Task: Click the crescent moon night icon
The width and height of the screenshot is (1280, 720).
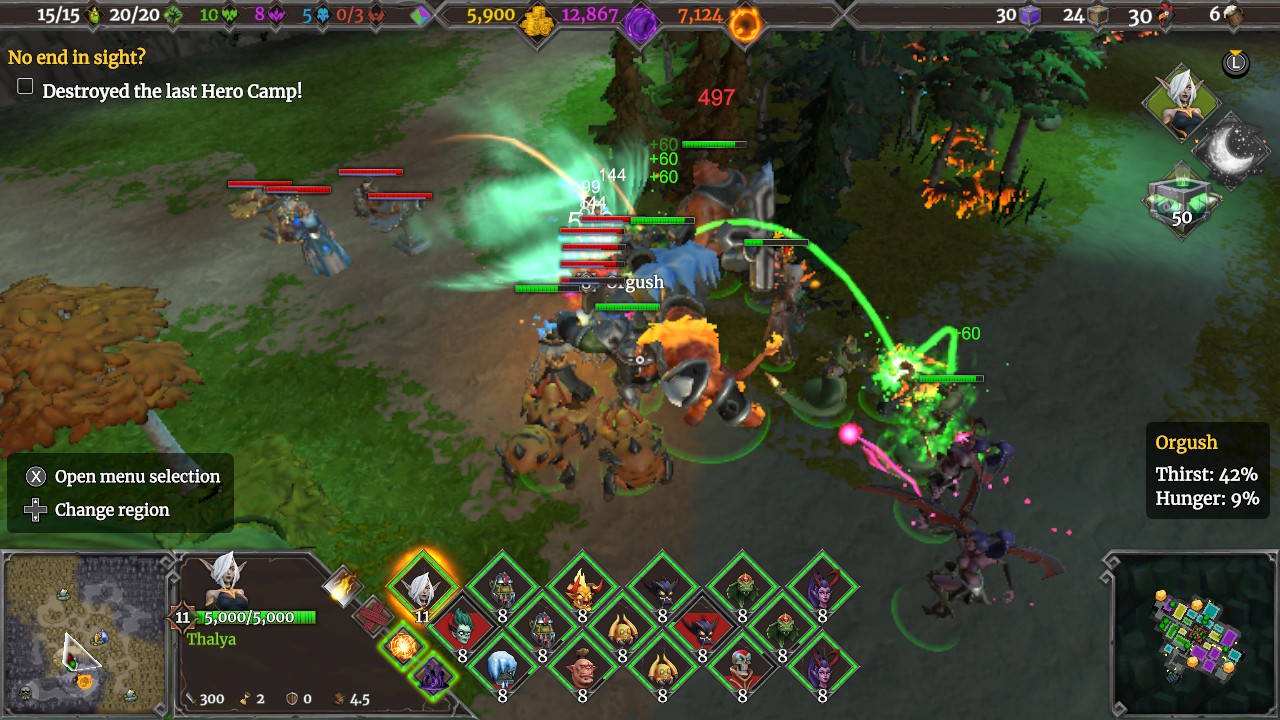Action: click(x=1232, y=151)
